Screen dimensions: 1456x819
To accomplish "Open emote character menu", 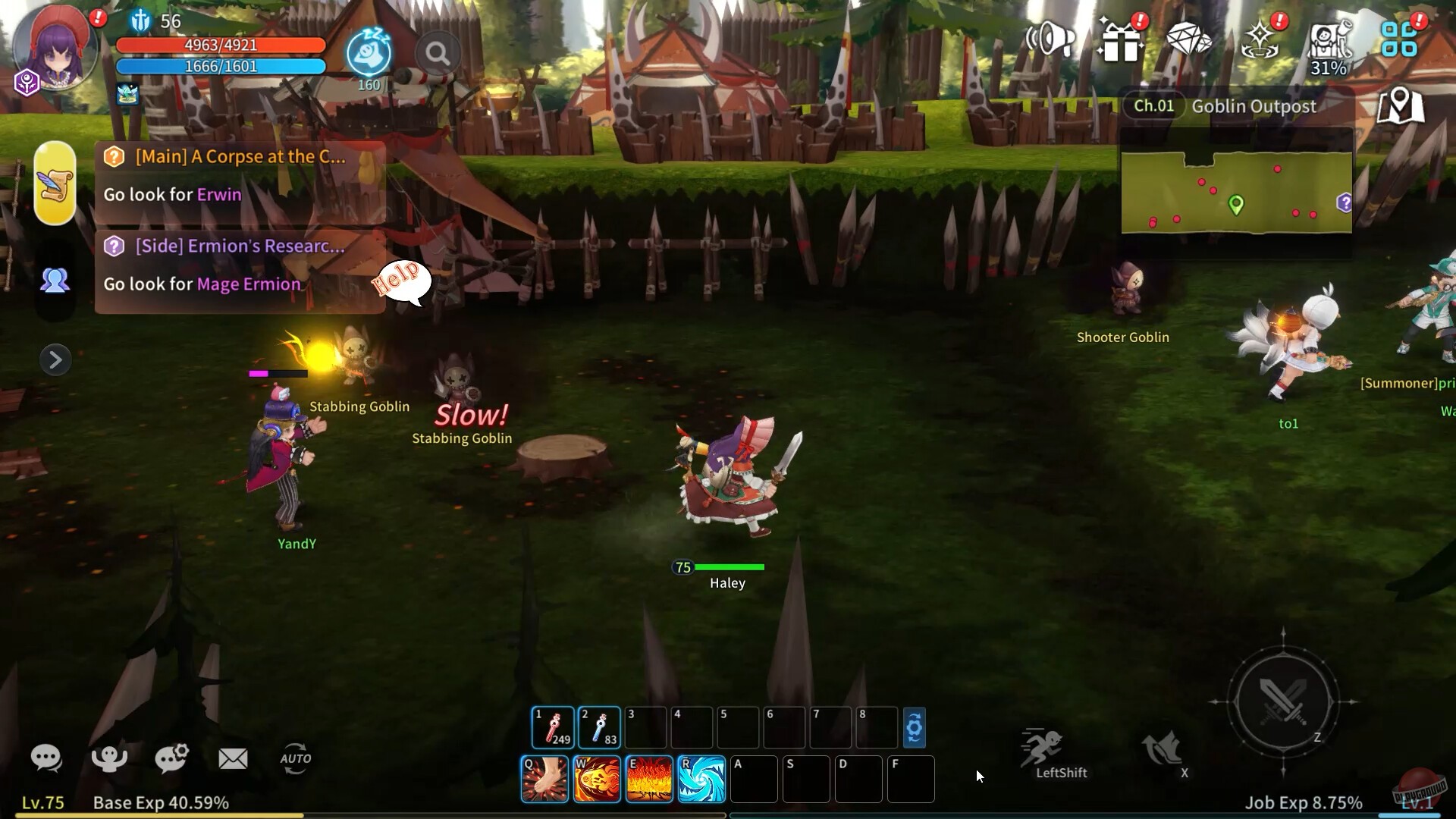I will pyautogui.click(x=109, y=758).
